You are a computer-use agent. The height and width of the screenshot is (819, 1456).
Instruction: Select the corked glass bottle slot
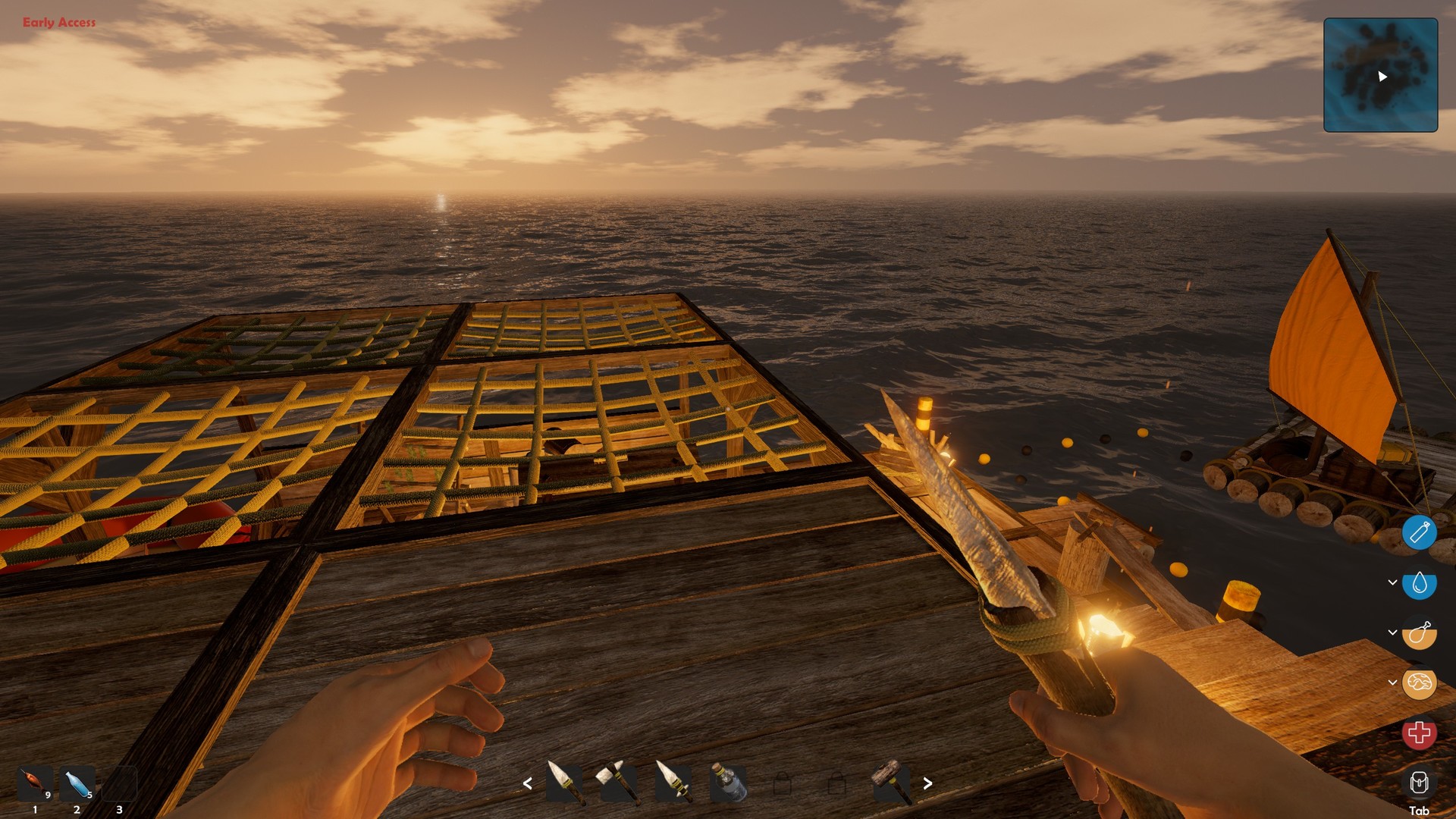727,783
